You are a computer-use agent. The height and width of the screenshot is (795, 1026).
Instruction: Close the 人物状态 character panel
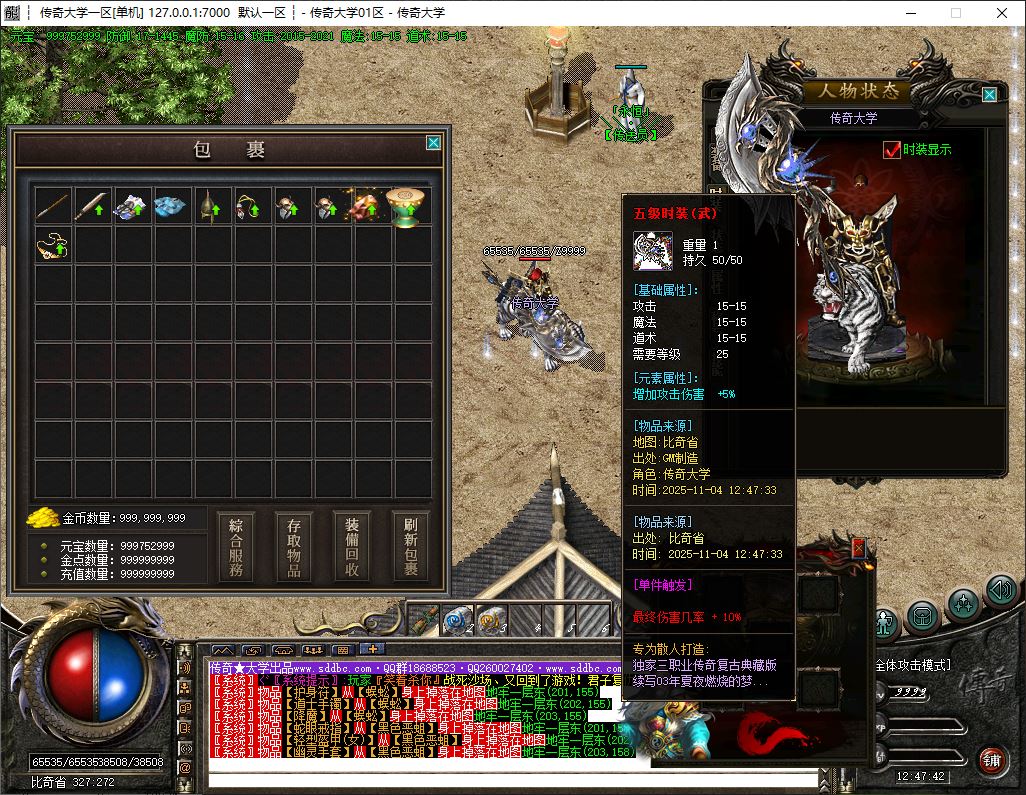(989, 95)
